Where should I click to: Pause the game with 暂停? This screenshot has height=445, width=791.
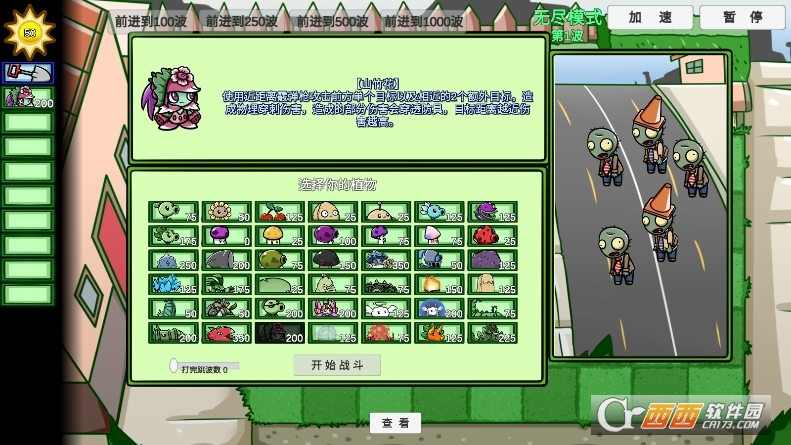click(742, 17)
